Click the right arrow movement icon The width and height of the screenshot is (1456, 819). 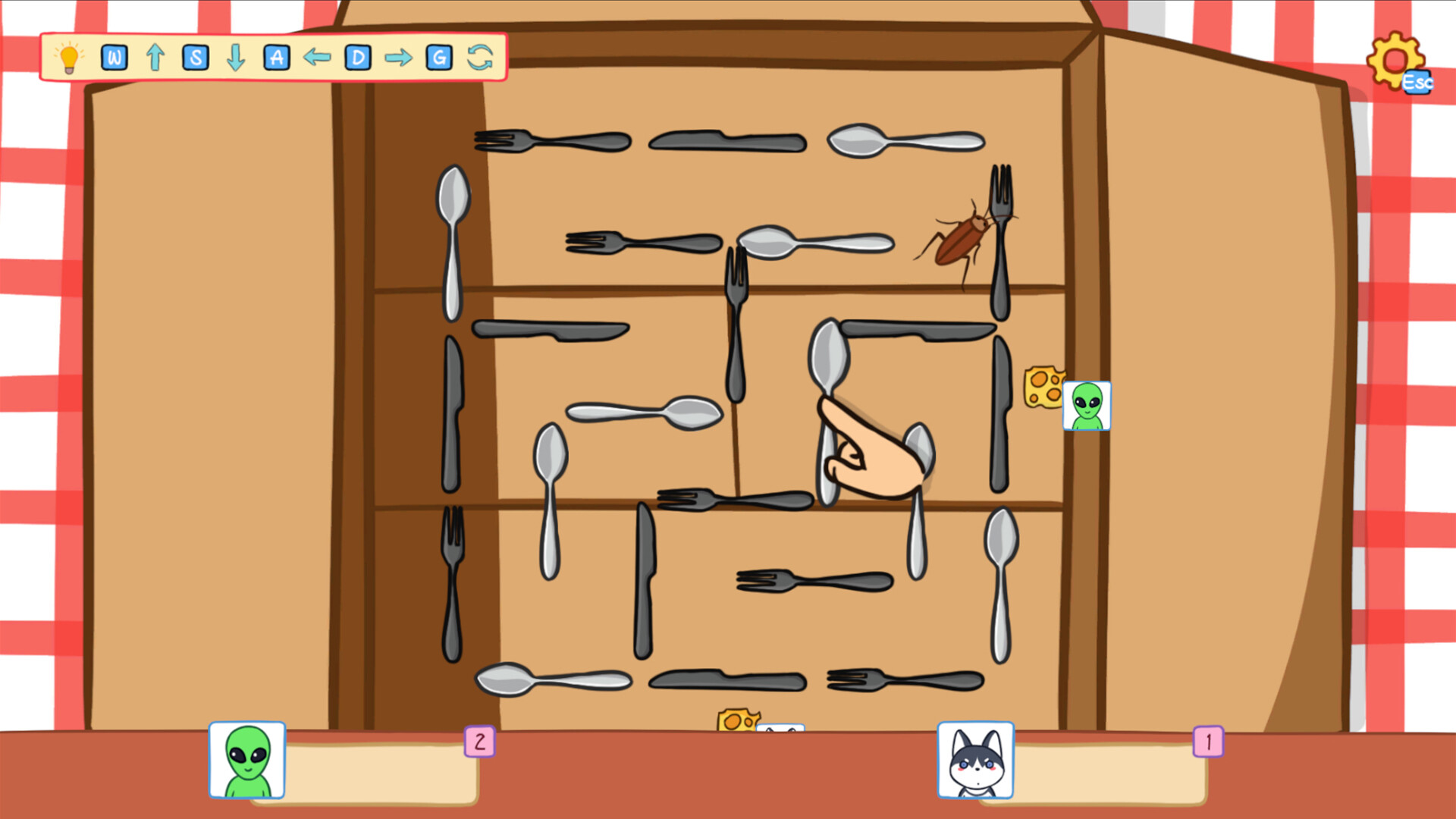[397, 55]
